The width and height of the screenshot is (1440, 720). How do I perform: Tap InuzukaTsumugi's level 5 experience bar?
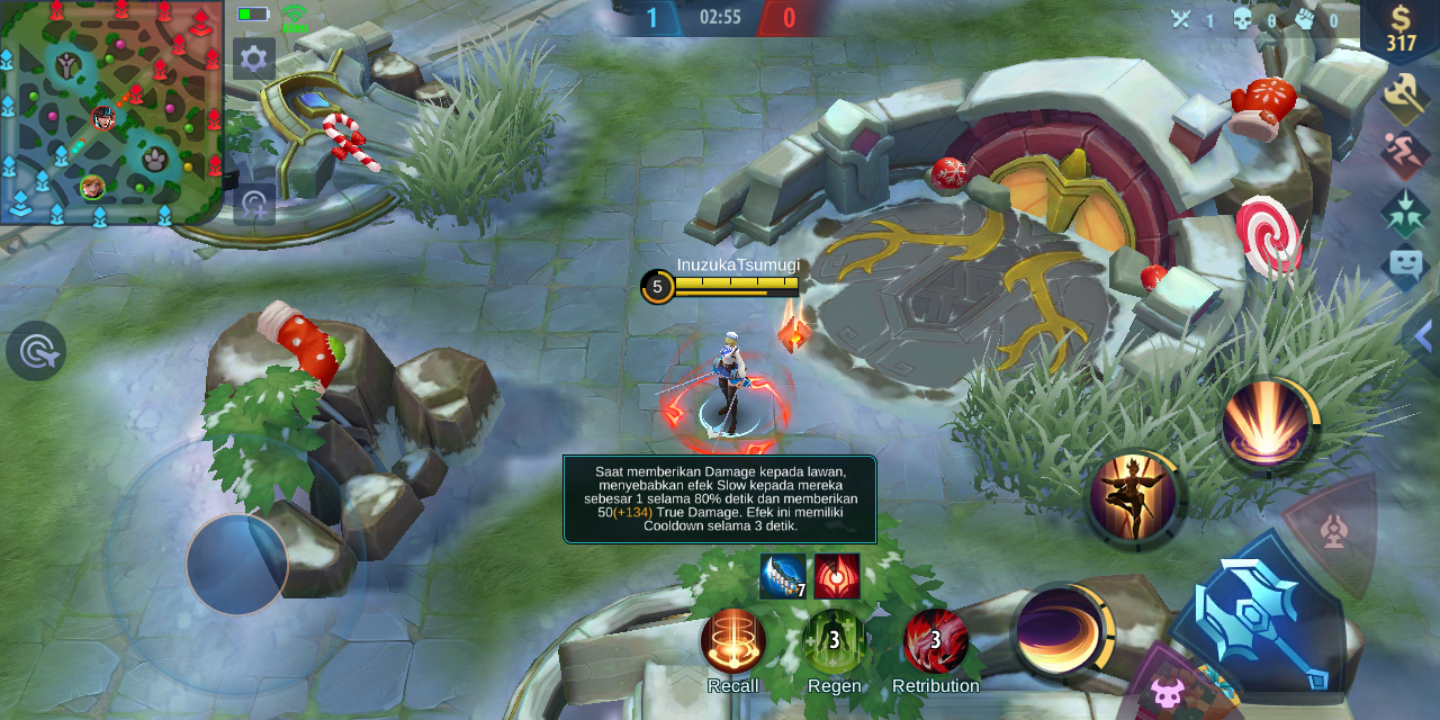pyautogui.click(x=720, y=287)
